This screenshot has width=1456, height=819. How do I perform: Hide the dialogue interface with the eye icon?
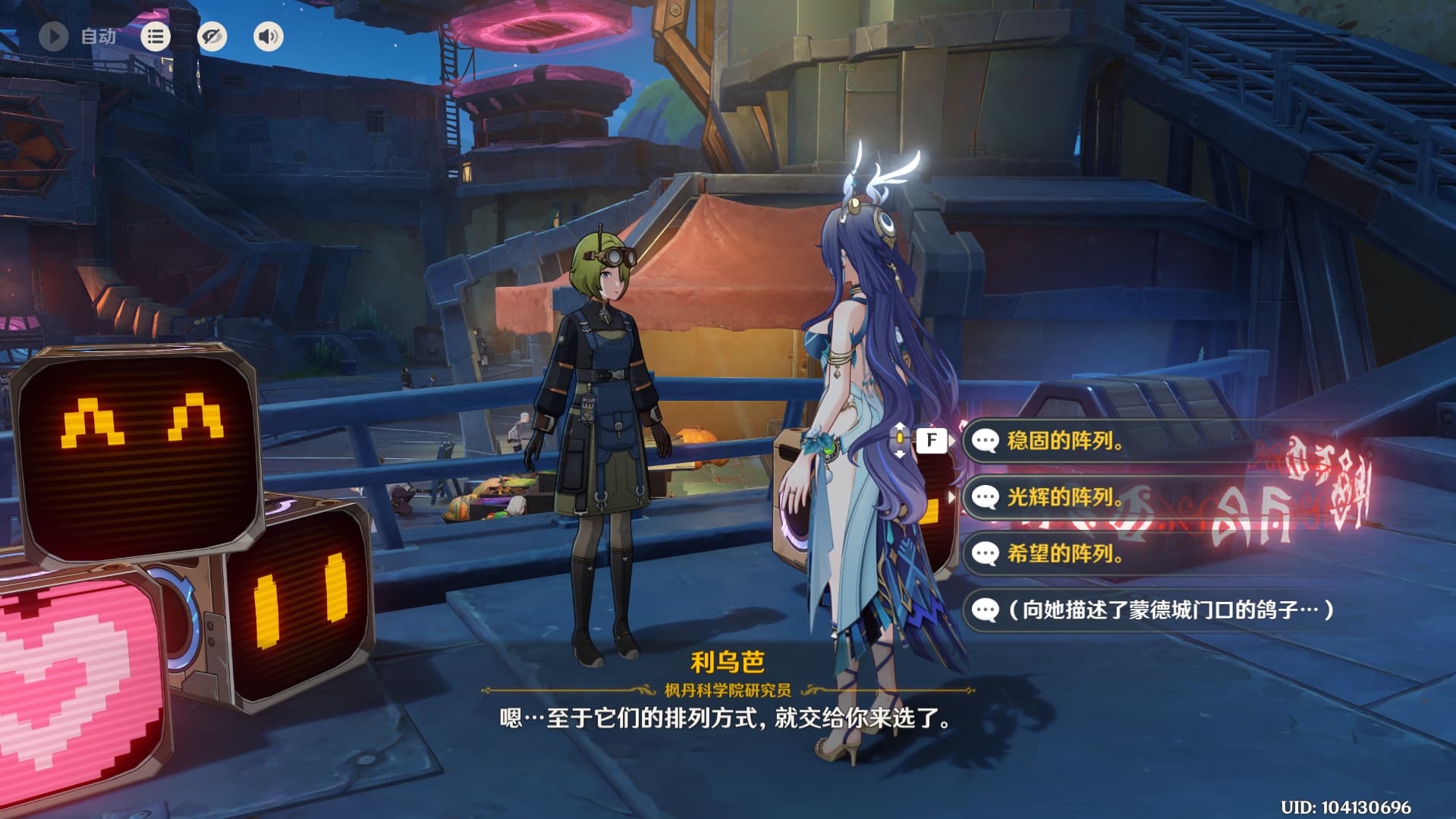click(212, 36)
